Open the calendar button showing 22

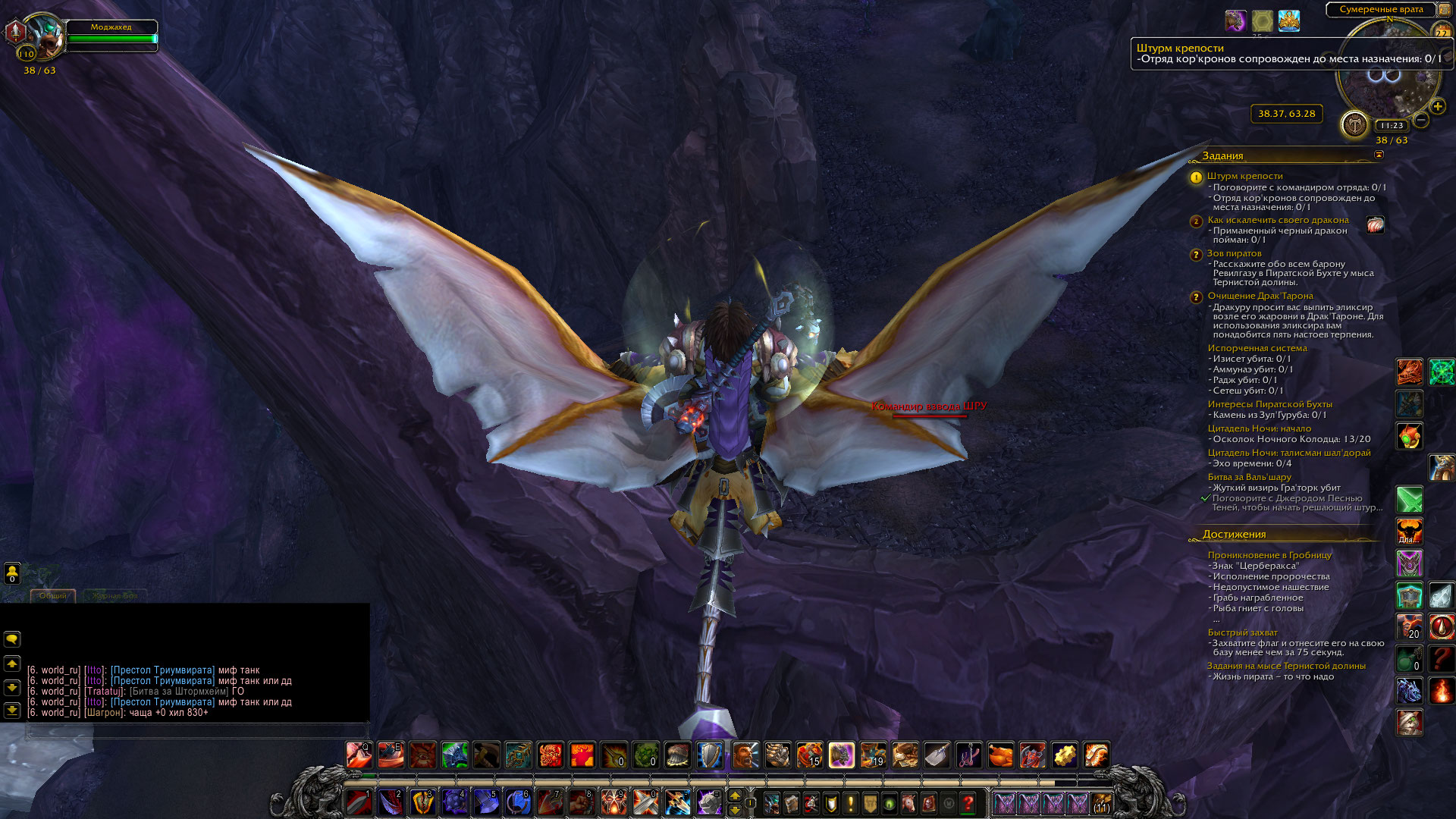coord(1441,30)
